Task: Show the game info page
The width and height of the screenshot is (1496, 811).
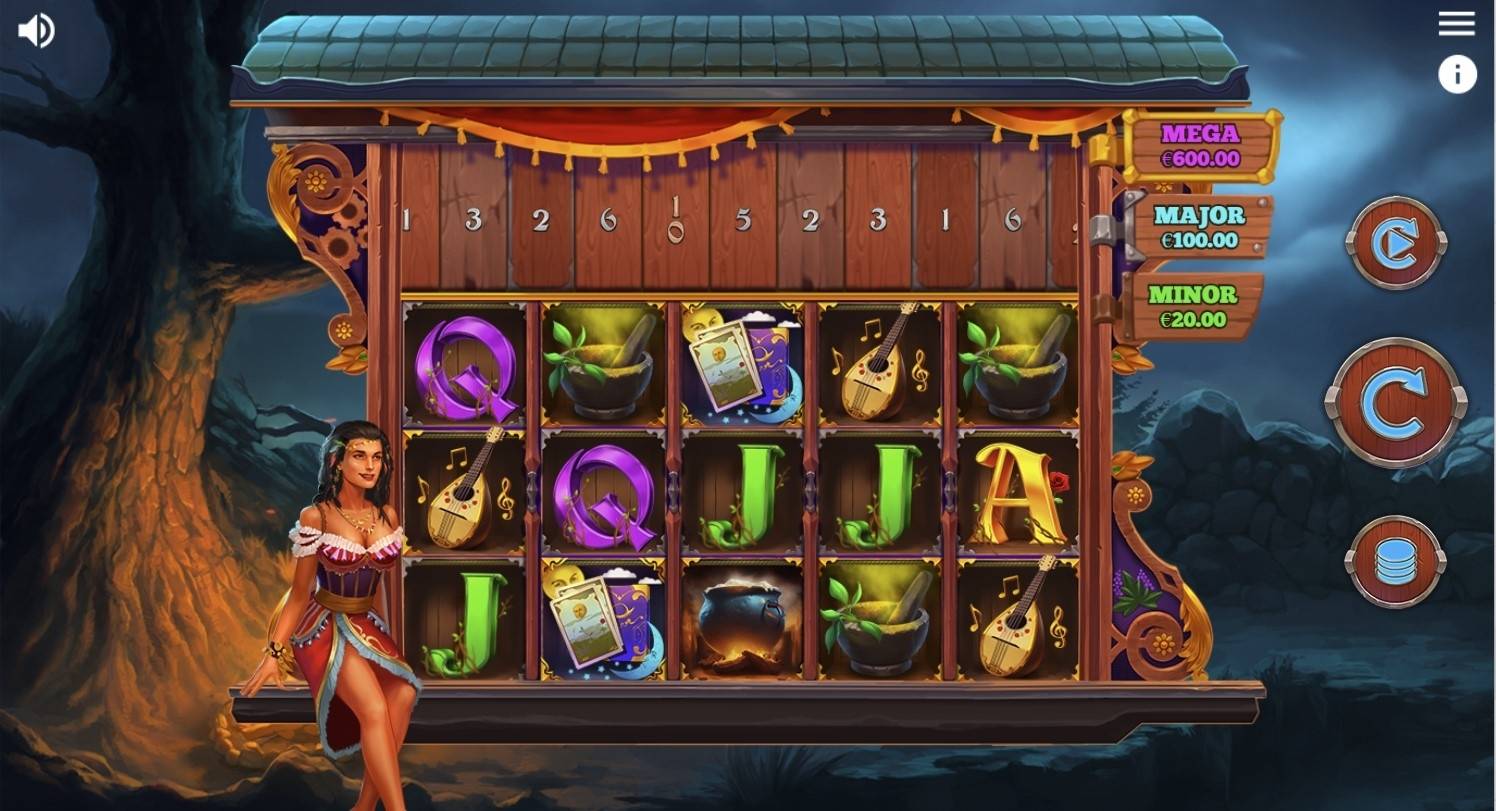Action: [x=1457, y=75]
